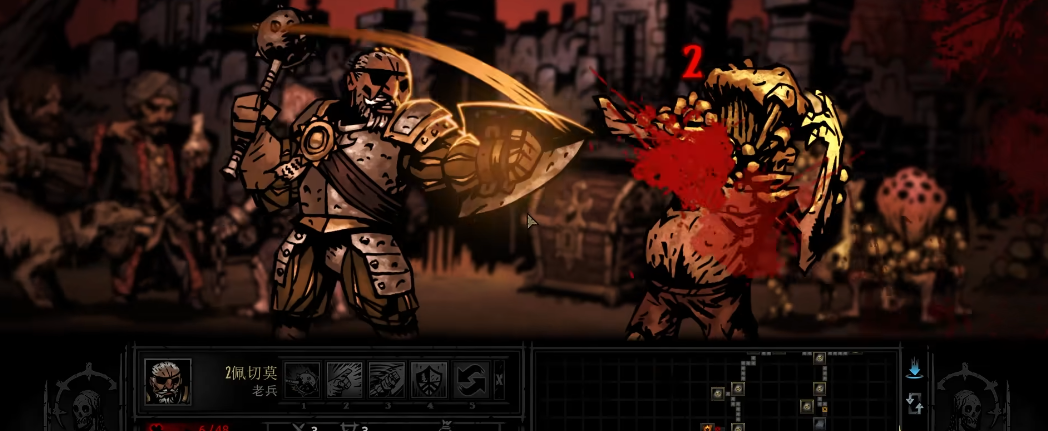Select the mace crush skill icon

(x=302, y=379)
